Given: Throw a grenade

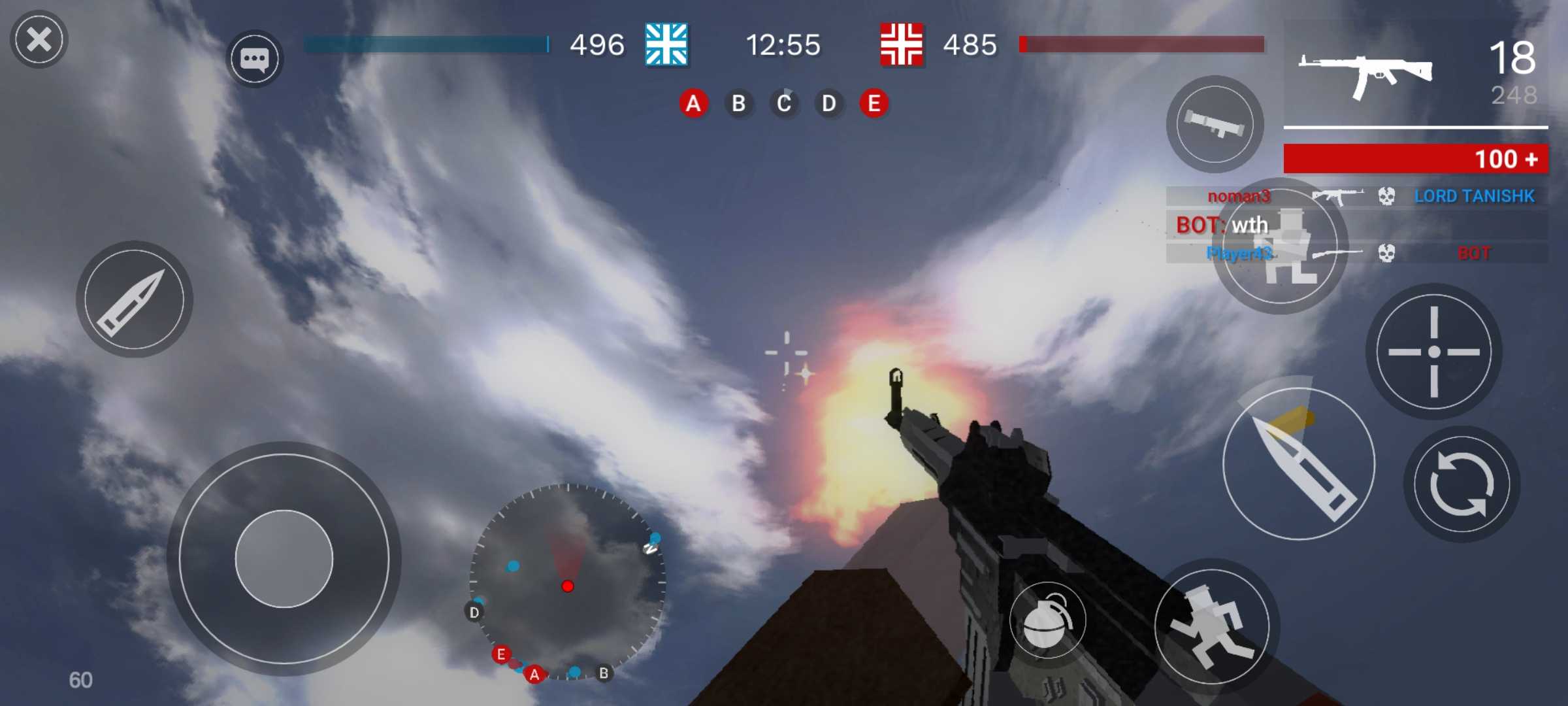Looking at the screenshot, I should (x=1047, y=620).
